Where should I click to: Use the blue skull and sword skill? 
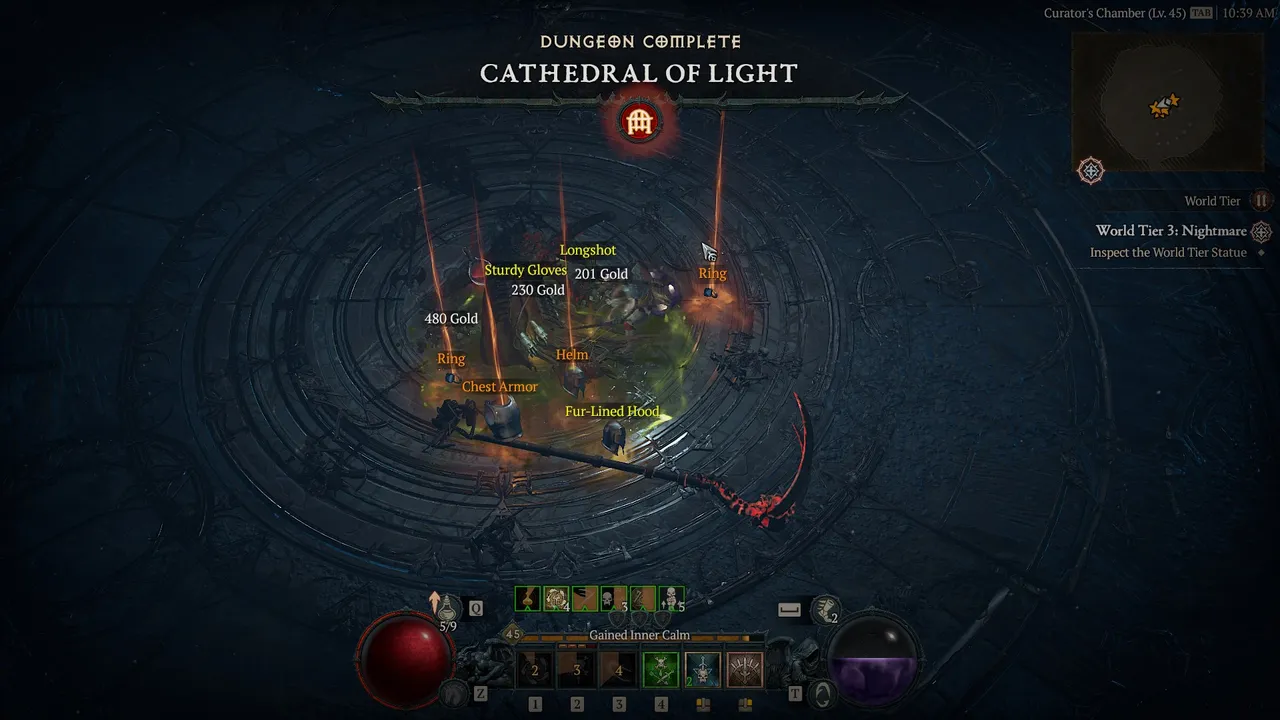pyautogui.click(x=703, y=670)
